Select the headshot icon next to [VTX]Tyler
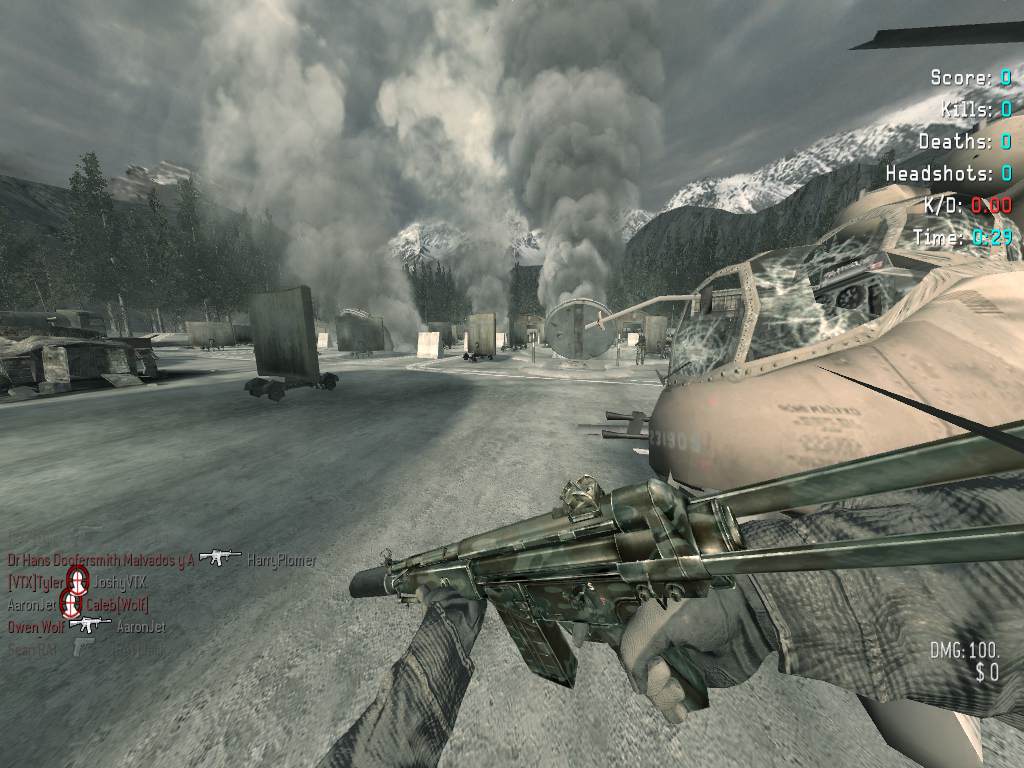The height and width of the screenshot is (768, 1024). [76, 579]
